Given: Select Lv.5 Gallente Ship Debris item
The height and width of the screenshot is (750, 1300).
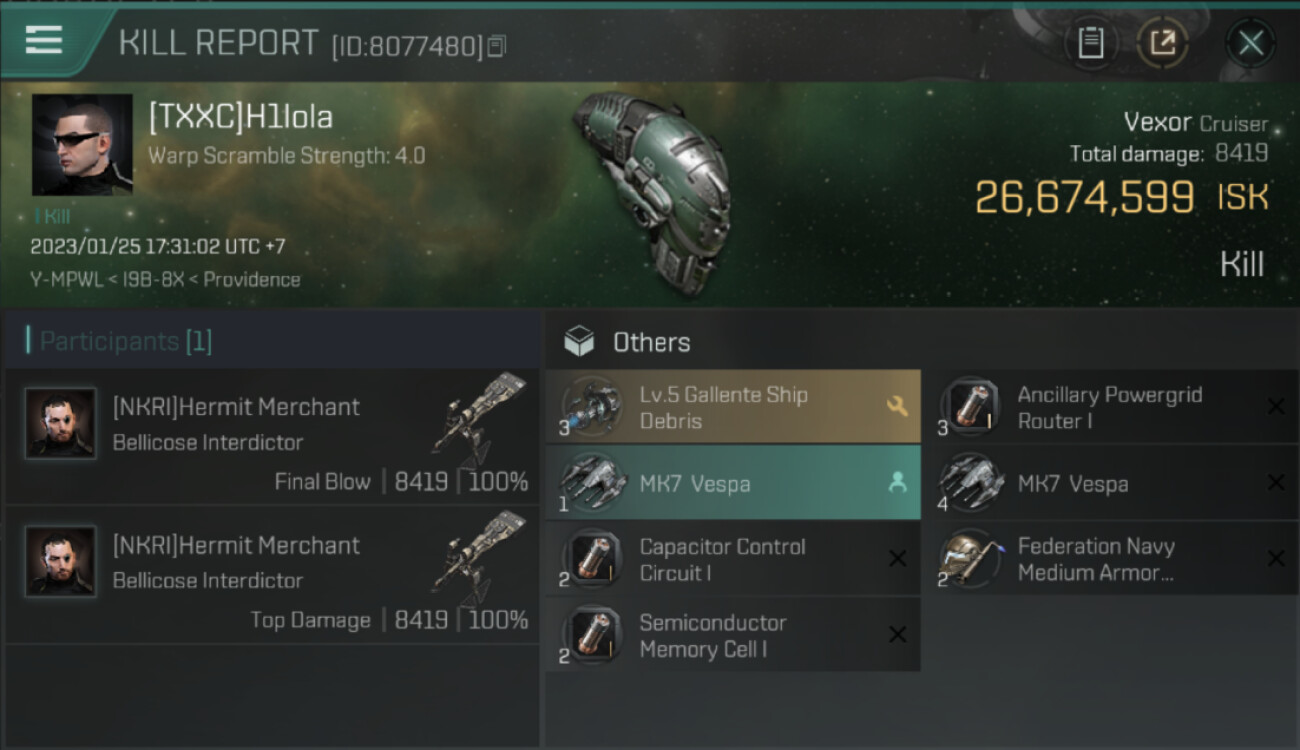Looking at the screenshot, I should click(x=733, y=407).
